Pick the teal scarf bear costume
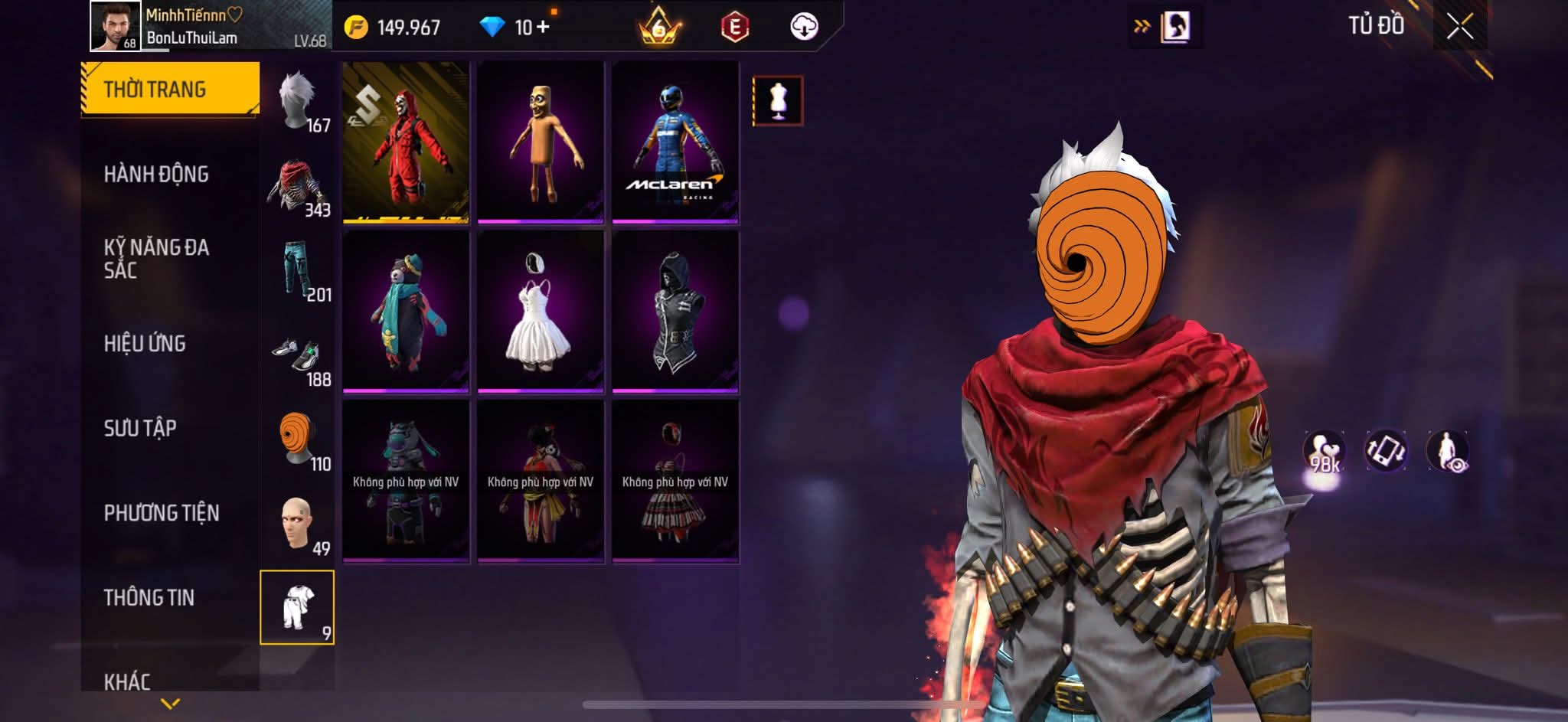Screen dimensions: 1568x722 point(406,312)
